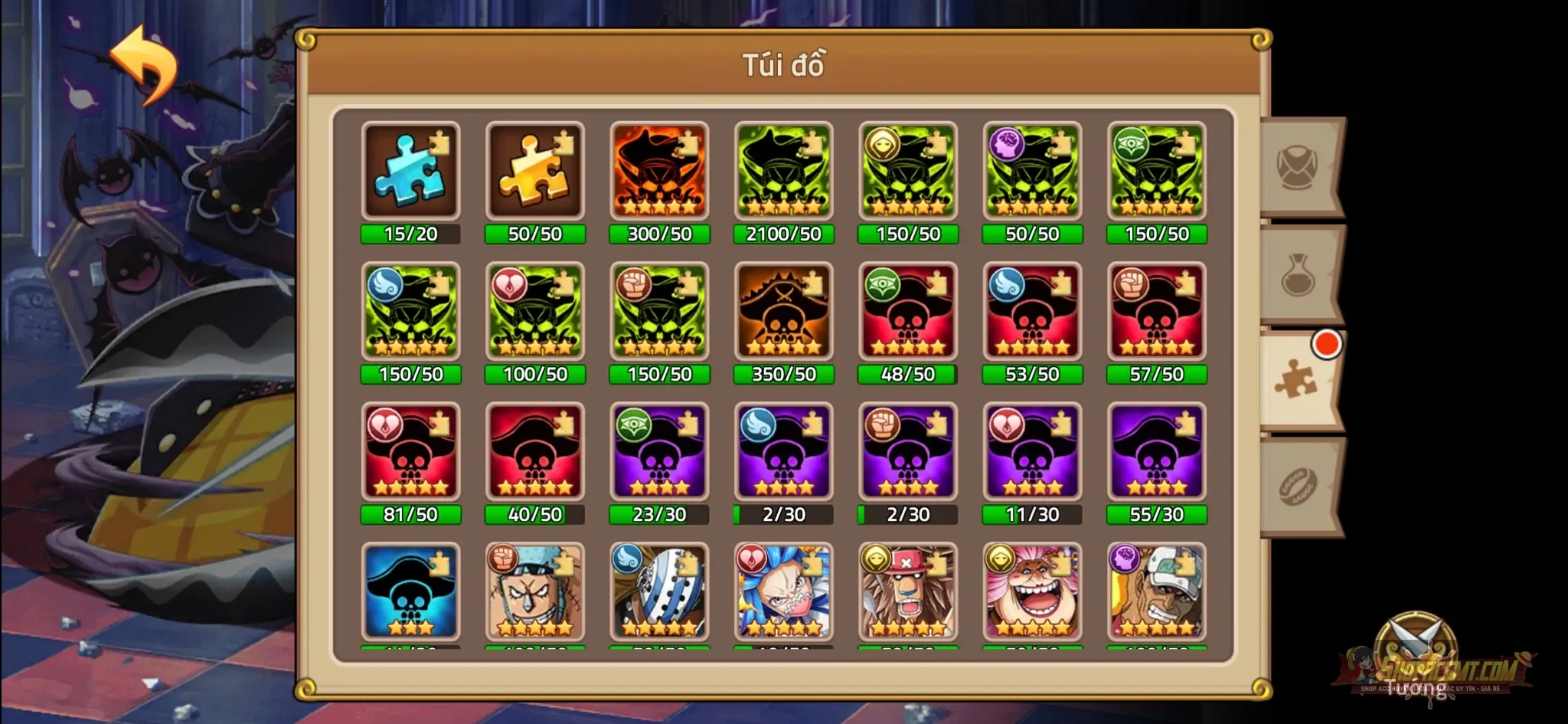1568x724 pixels.
Task: Open the gold puzzle fragment showing 50/50
Action: pyautogui.click(x=535, y=170)
